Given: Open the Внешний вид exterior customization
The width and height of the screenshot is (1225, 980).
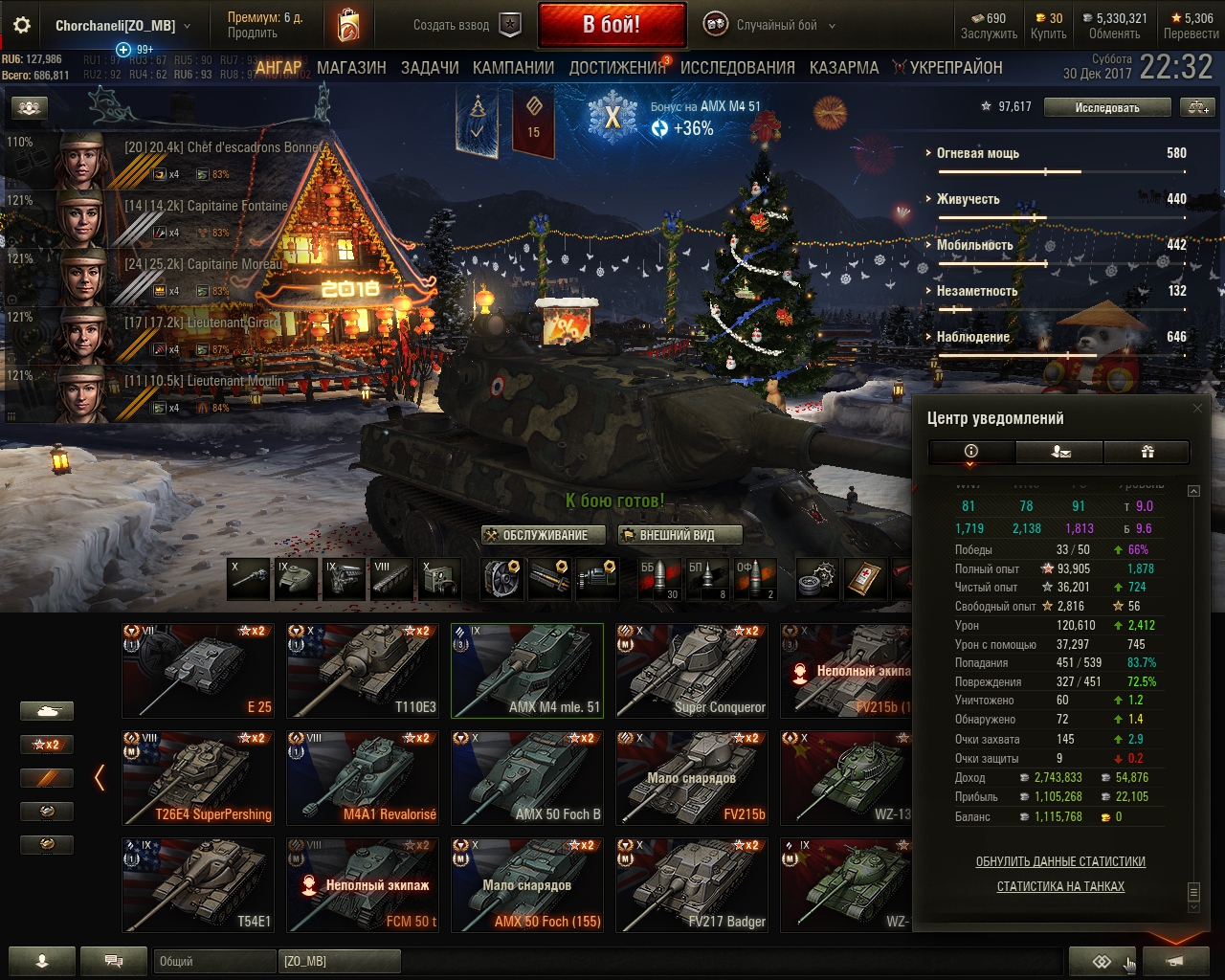Looking at the screenshot, I should click(679, 535).
